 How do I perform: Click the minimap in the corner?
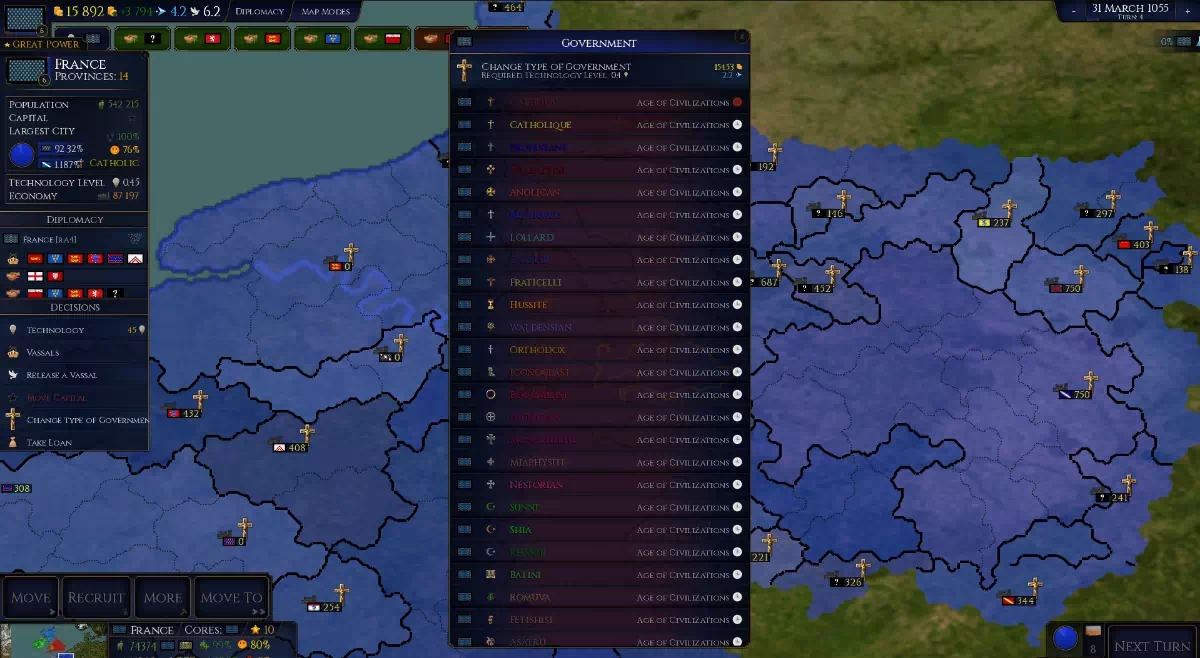coord(50,641)
